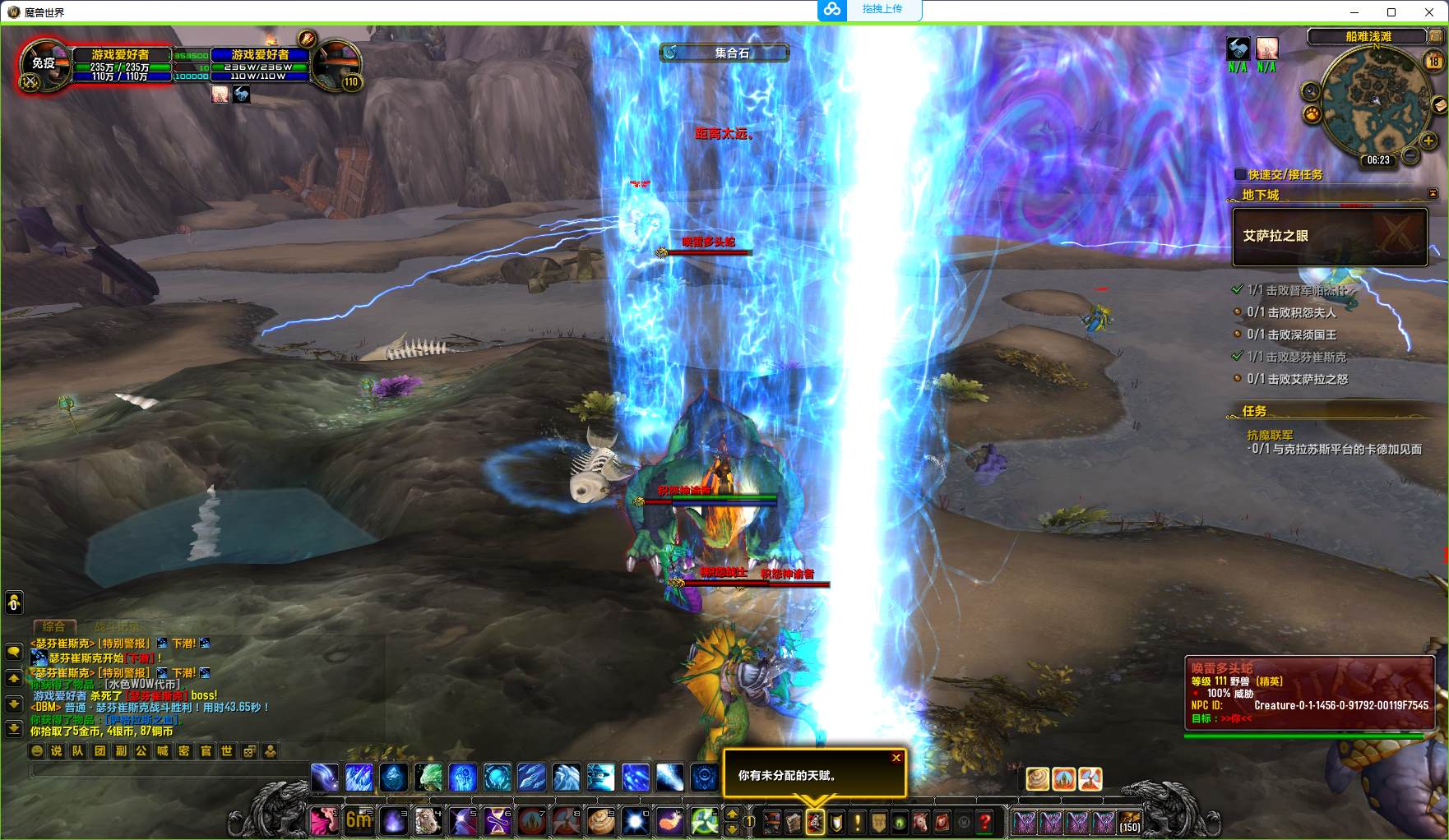
Task: Open the highlighted talents micro-menu button
Action: pos(815,821)
